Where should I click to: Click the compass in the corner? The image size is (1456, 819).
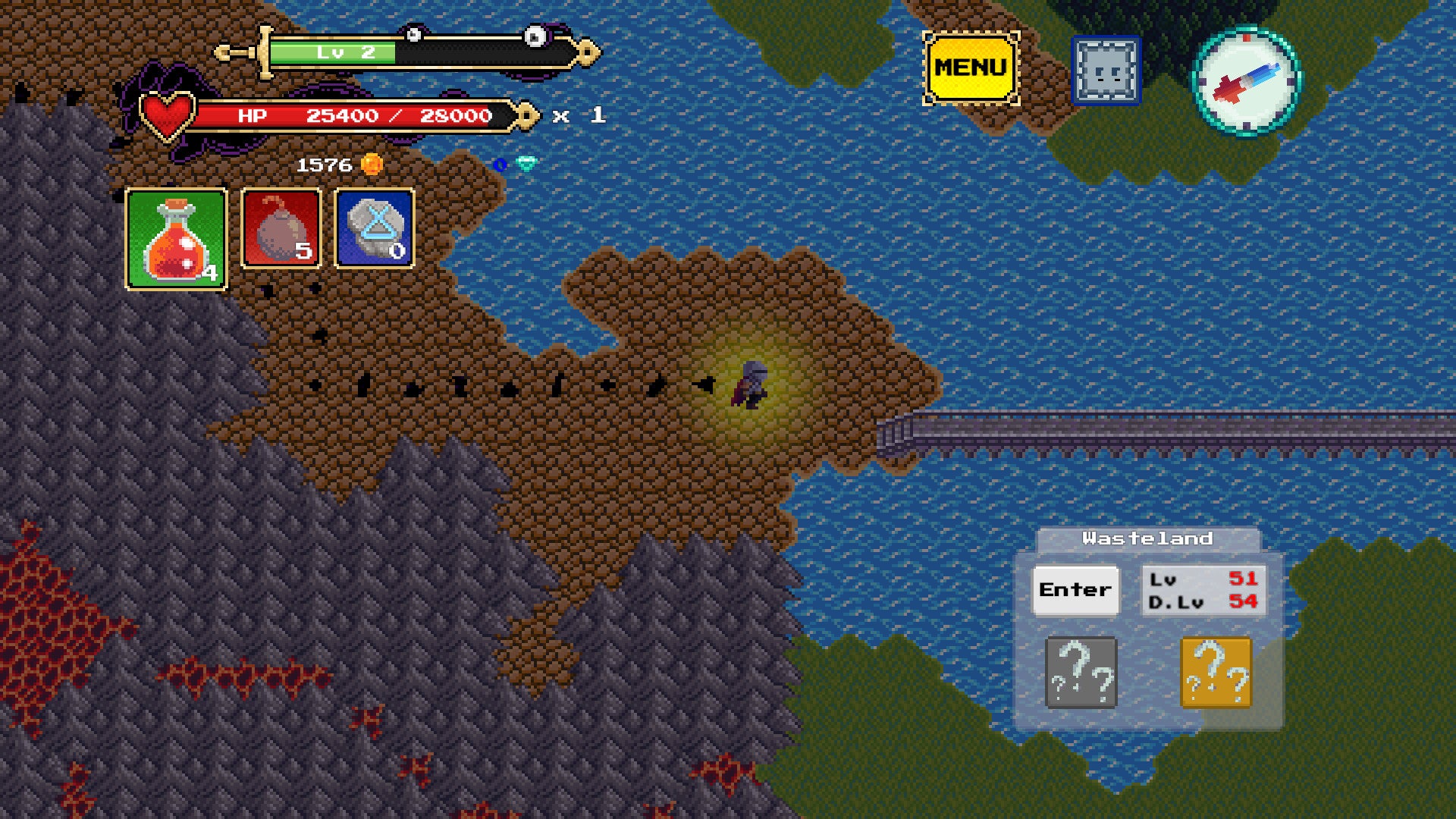click(x=1247, y=80)
